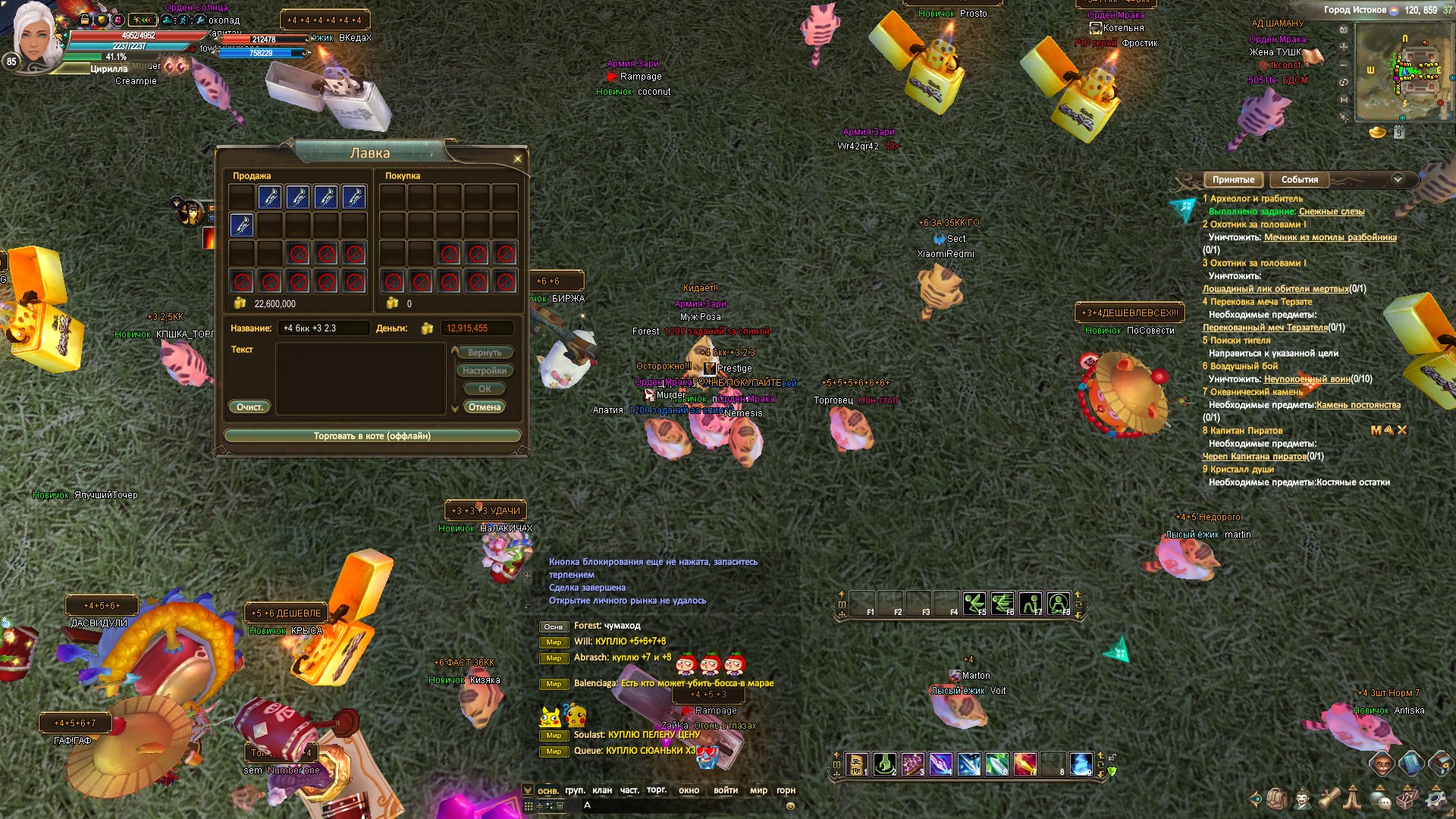The height and width of the screenshot is (819, 1456).
Task: Follow the Снежные слезы quest link
Action: pyautogui.click(x=1331, y=212)
